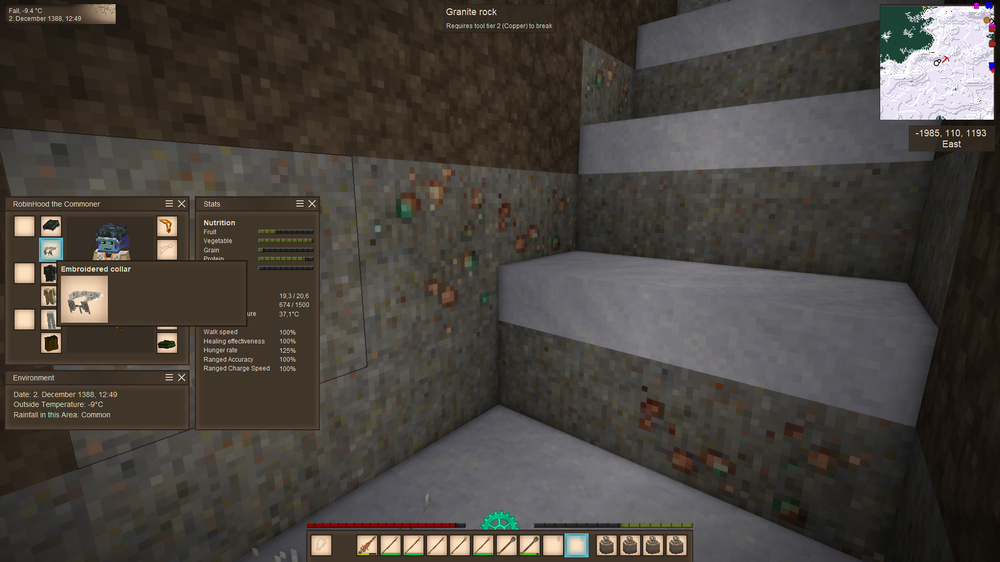Click the dark hat headgear slot
The height and width of the screenshot is (562, 1000).
click(51, 227)
